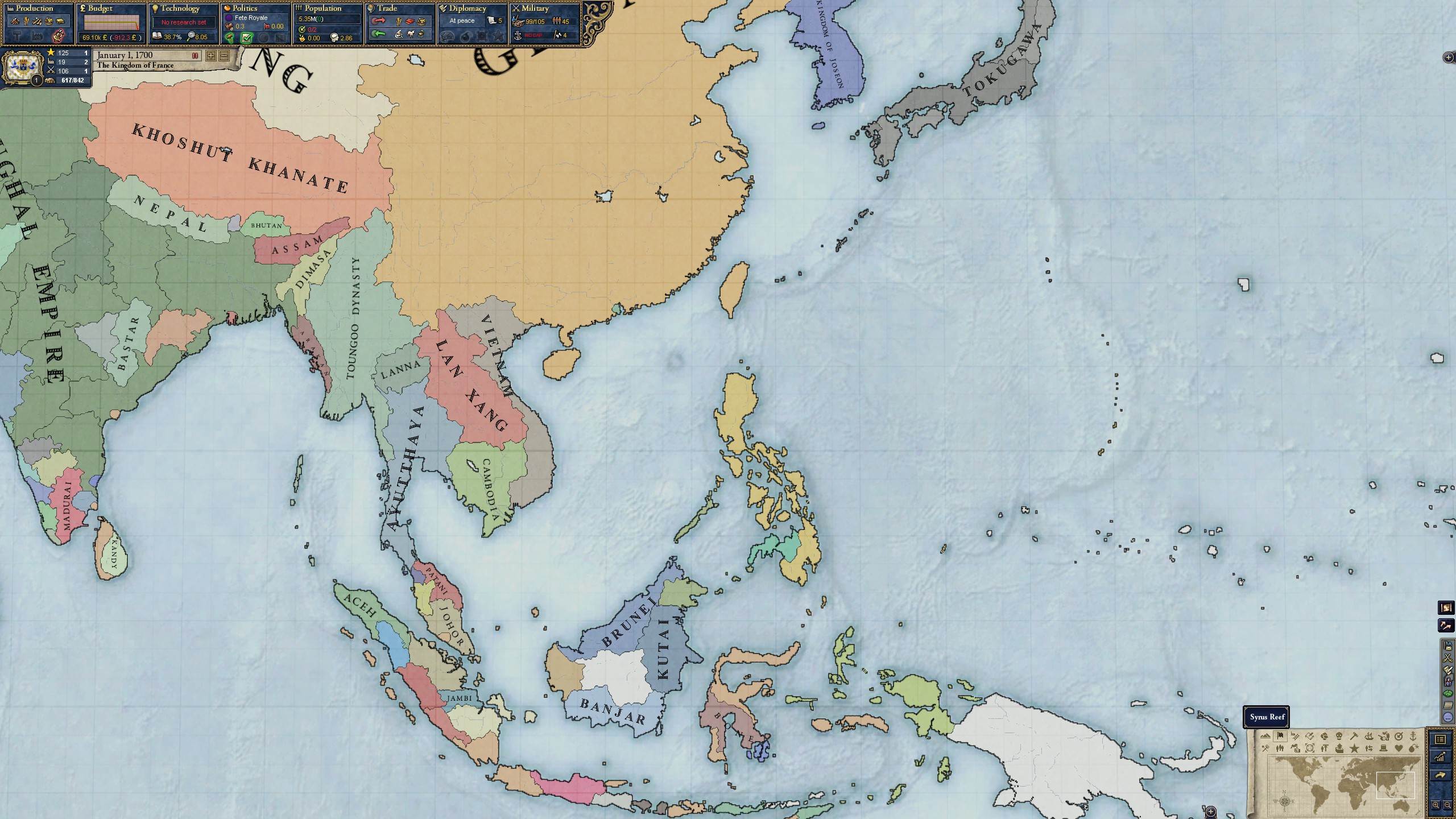Toggle the green checkmark in the Politics panel
Image resolution: width=1456 pixels, height=819 pixels.
pos(247,37)
